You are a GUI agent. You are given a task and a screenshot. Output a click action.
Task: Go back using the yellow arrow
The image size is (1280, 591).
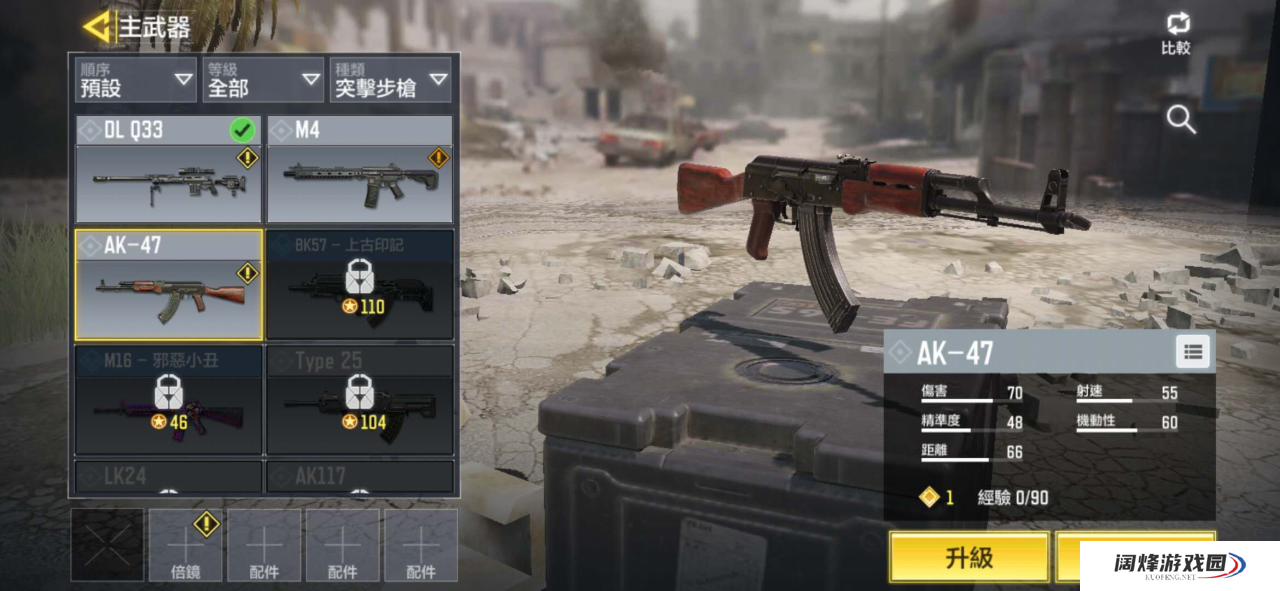pyautogui.click(x=97, y=27)
